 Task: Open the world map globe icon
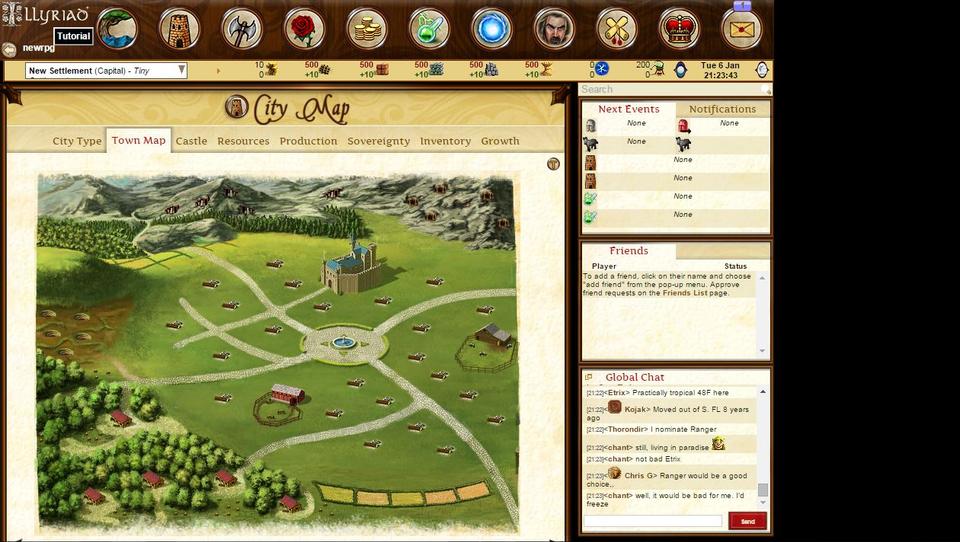(118, 29)
